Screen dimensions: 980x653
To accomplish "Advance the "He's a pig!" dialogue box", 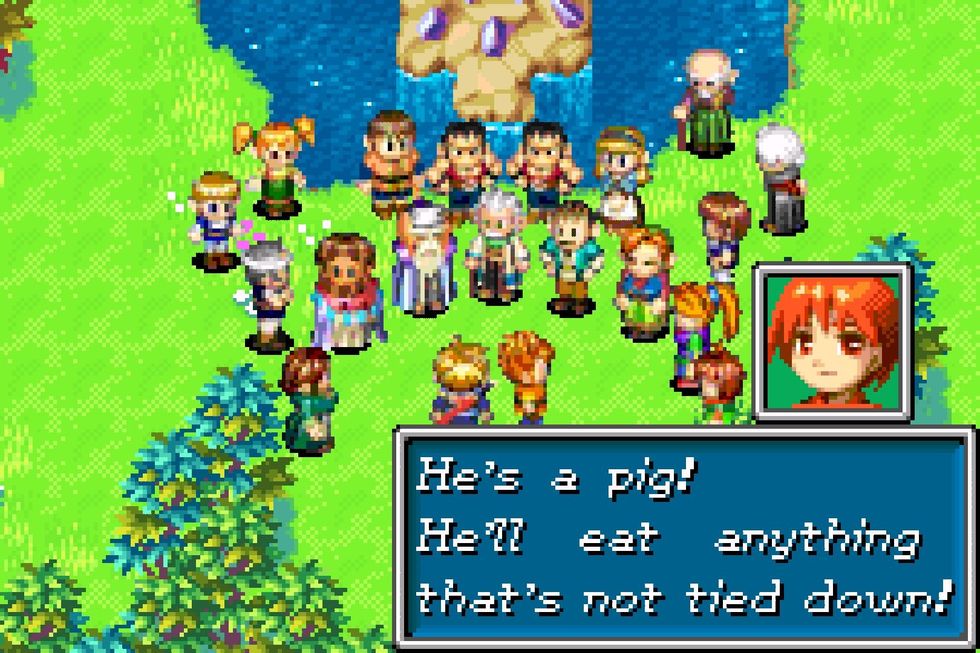I will coord(685,540).
